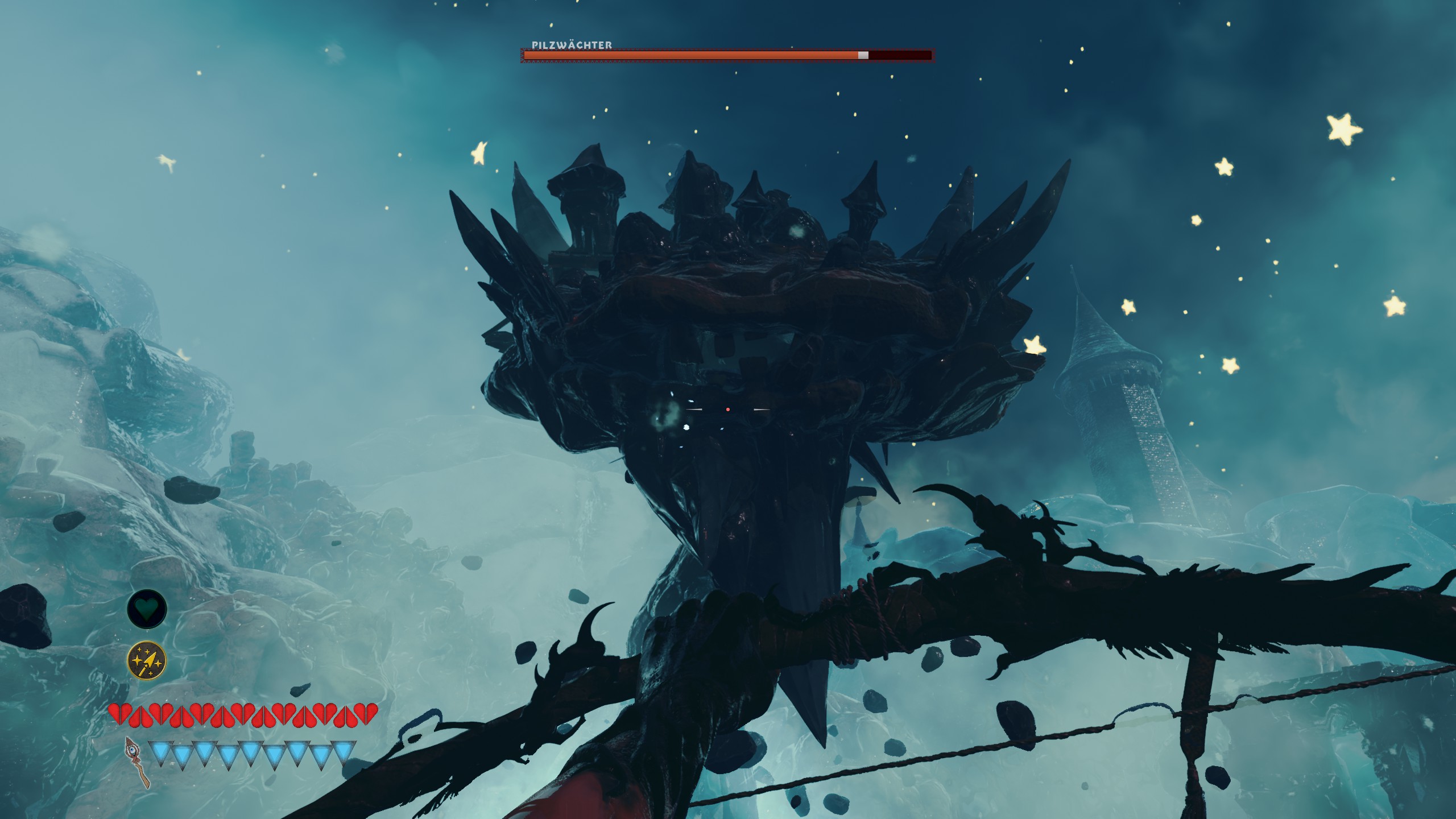The height and width of the screenshot is (819, 1456).
Task: Click the wand icon beside the mana triangles
Action: [x=136, y=762]
